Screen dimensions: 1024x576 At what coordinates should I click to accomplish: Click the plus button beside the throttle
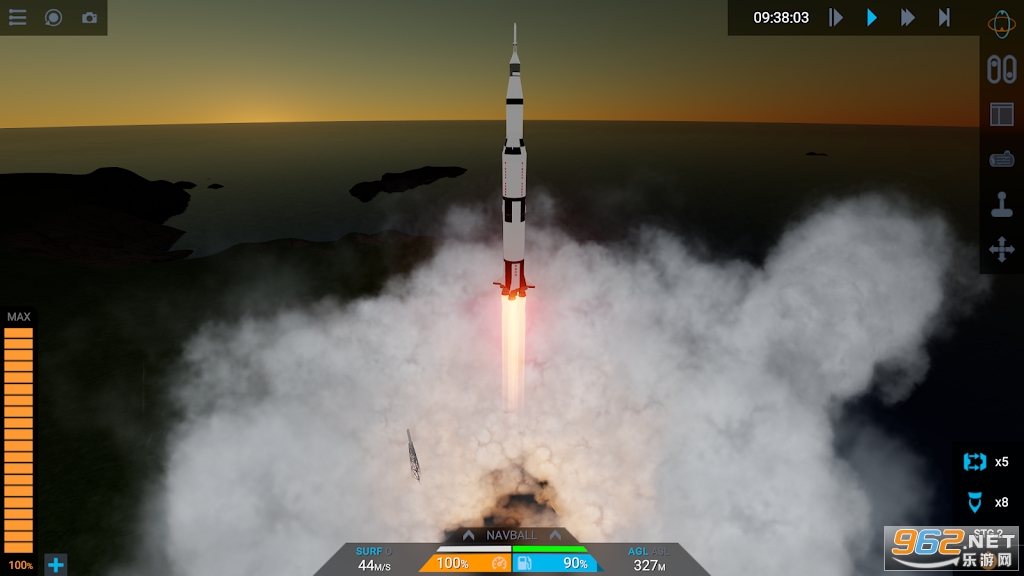[56, 565]
